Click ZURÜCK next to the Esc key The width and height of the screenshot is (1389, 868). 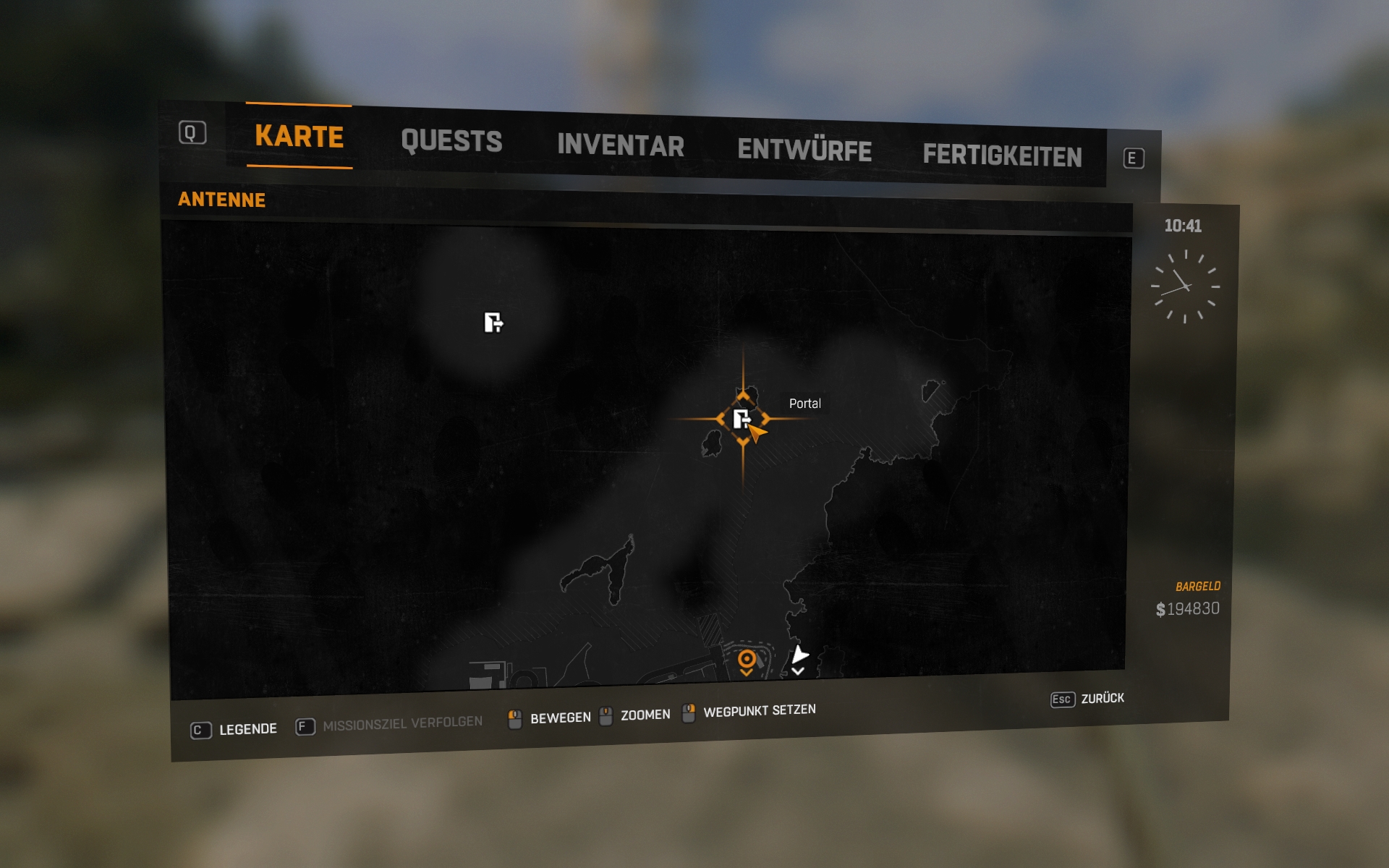point(1104,699)
